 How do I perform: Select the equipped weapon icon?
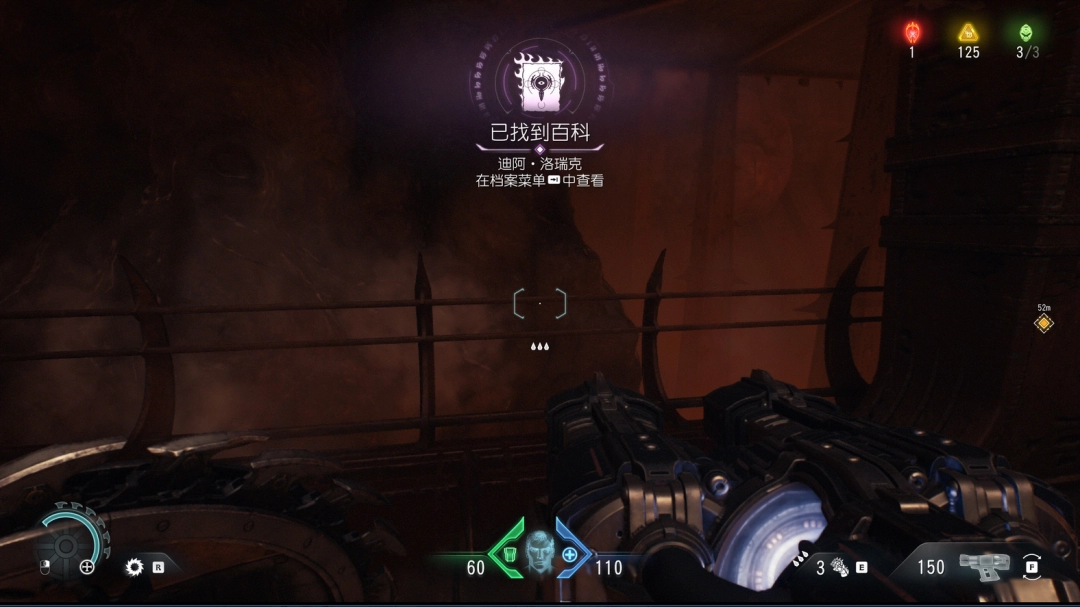tap(984, 566)
